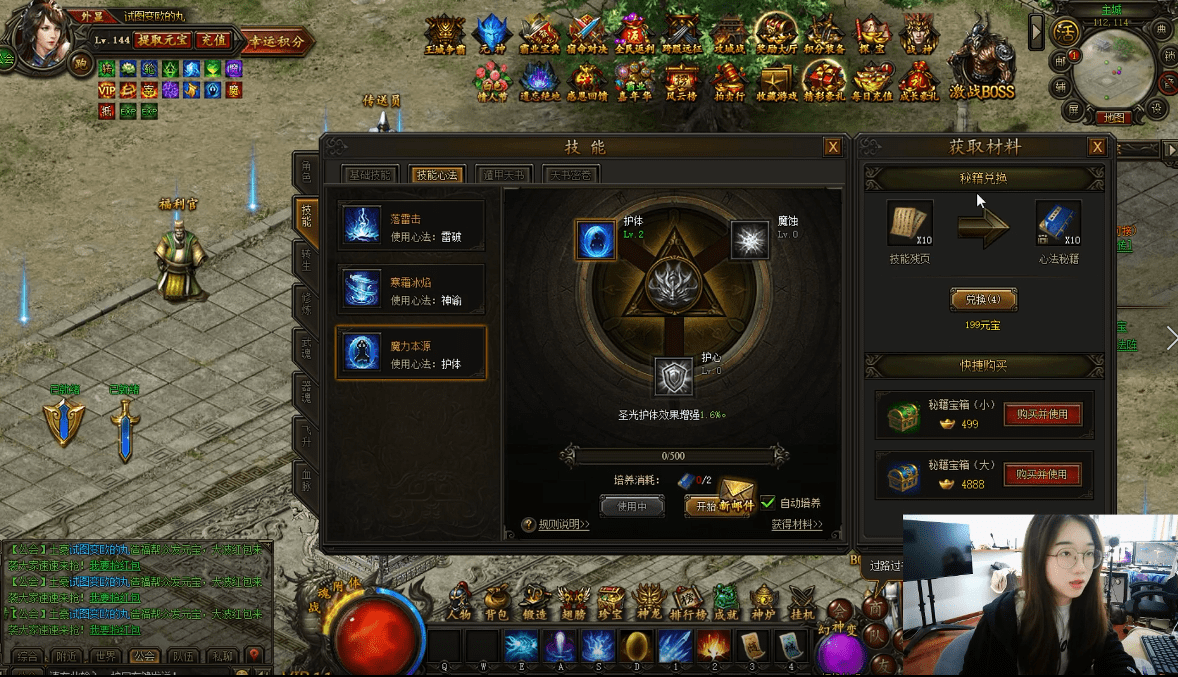Choose the 护心 shield icon
The image size is (1178, 677).
tap(674, 376)
